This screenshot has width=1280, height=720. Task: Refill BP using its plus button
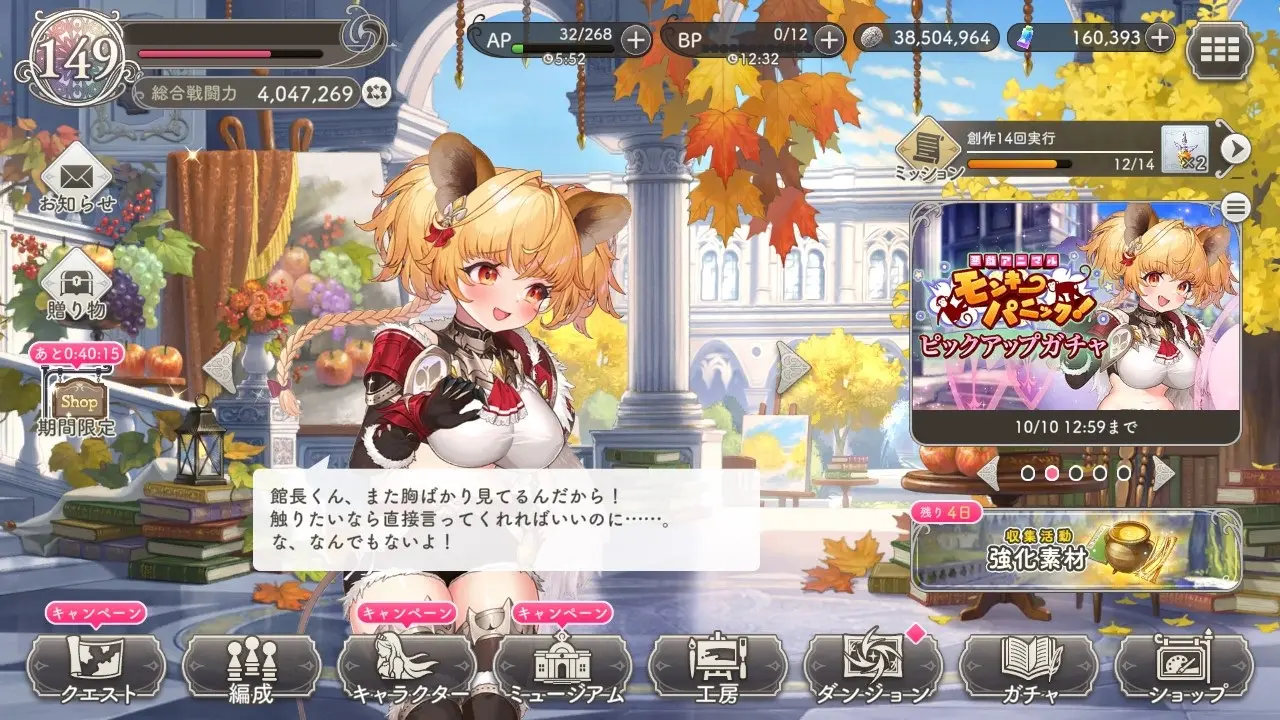(828, 40)
